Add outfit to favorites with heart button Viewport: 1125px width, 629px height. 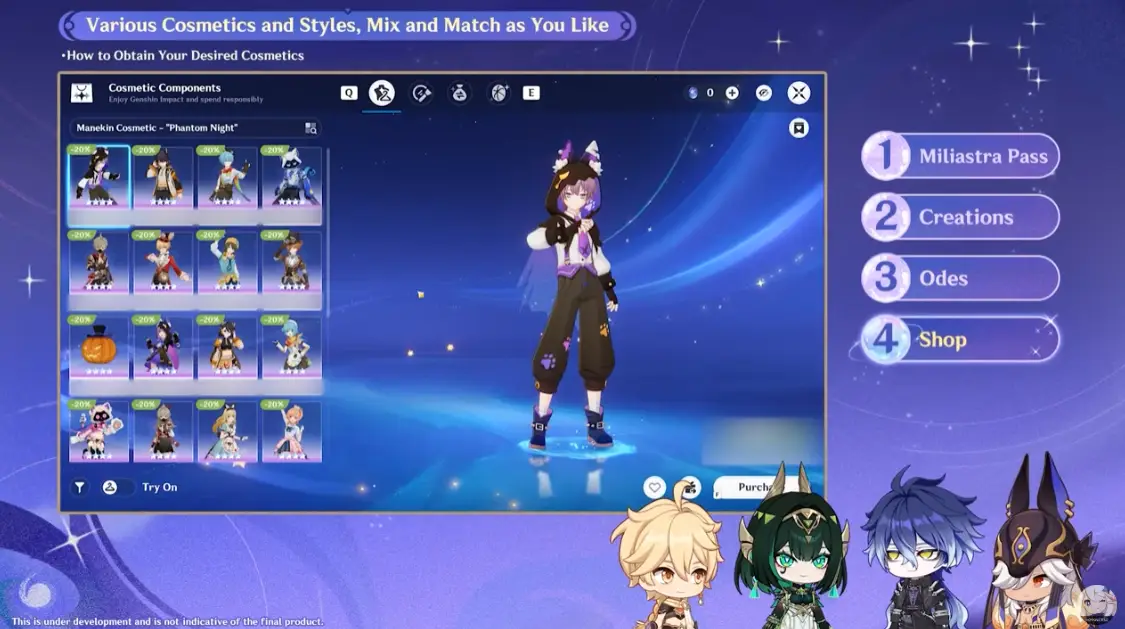[x=654, y=487]
